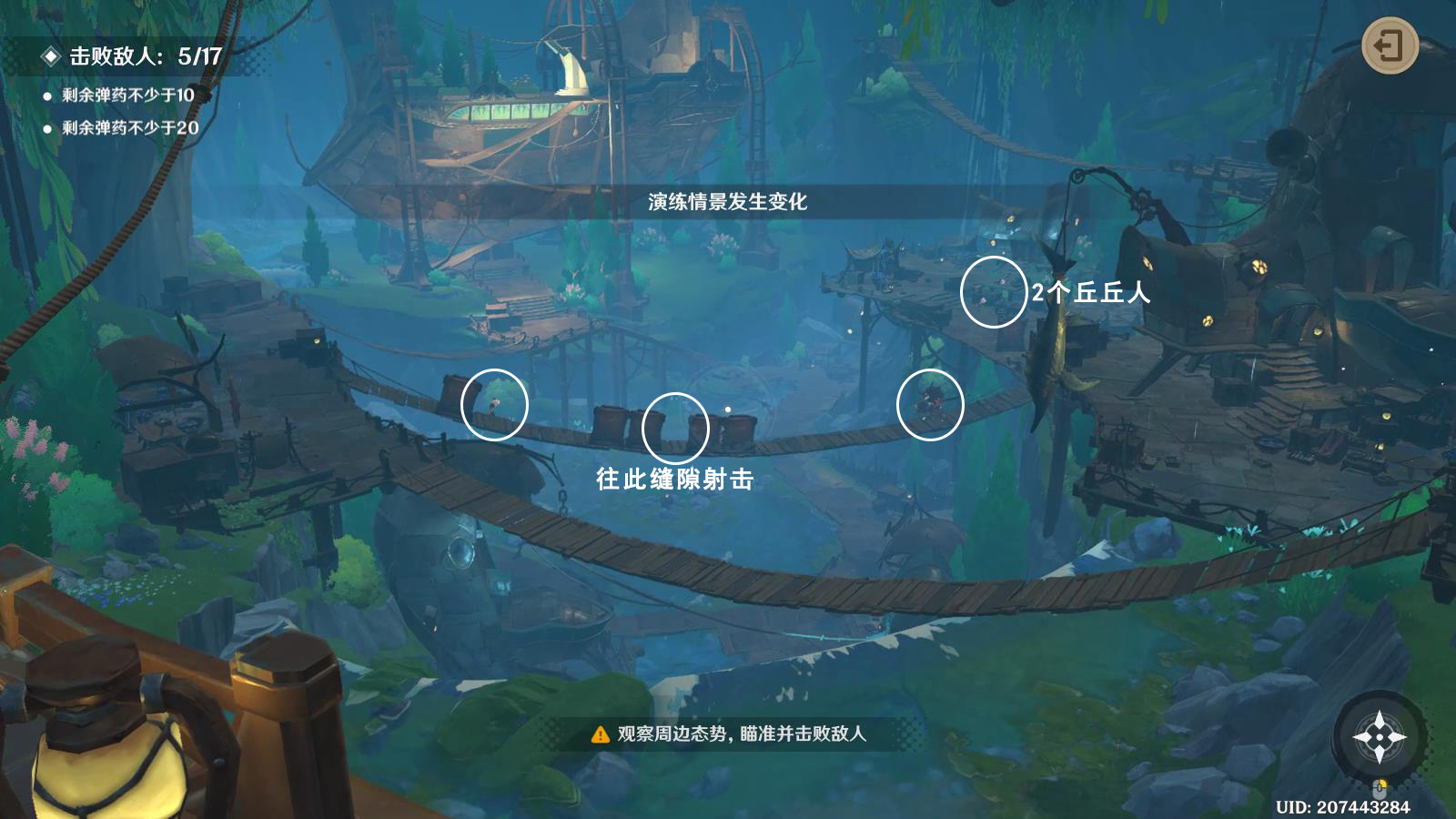Image resolution: width=1456 pixels, height=819 pixels.
Task: Click the white aiming dot at screen center
Action: (x=727, y=409)
